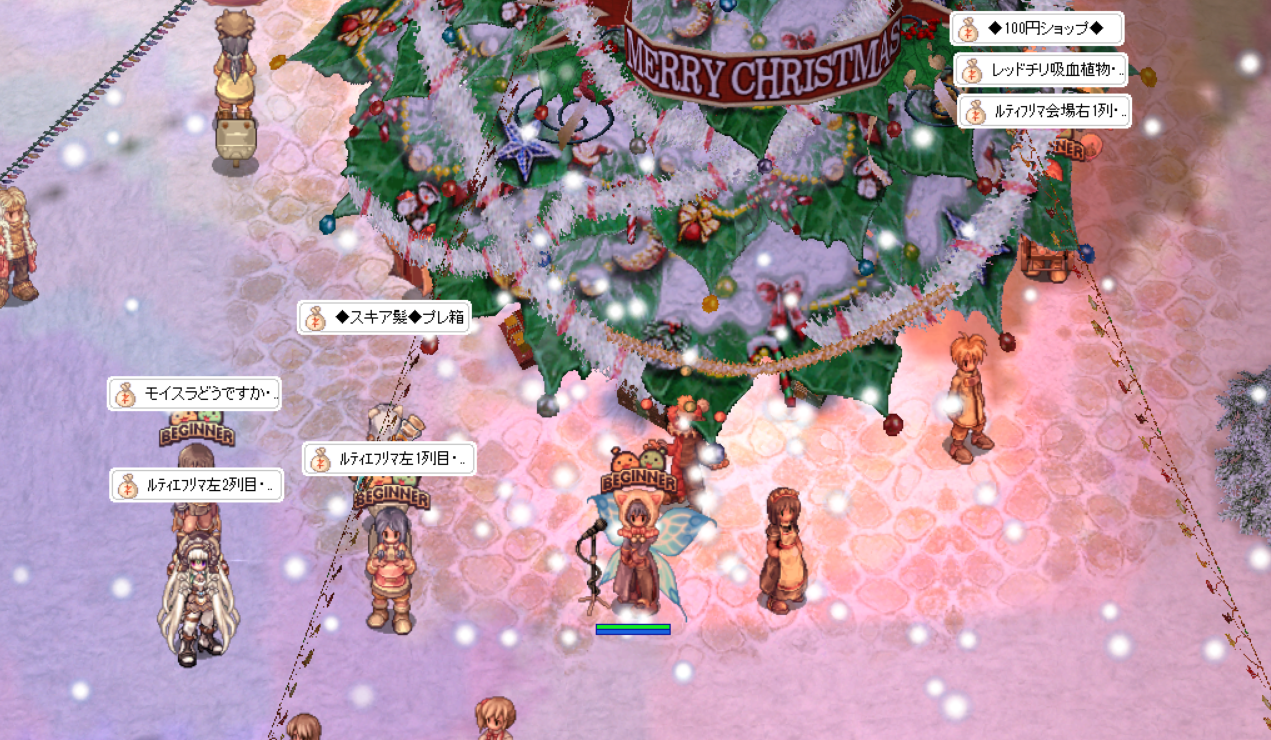Open the ◆100円ショップ◆ vending shop

(x=1036, y=29)
